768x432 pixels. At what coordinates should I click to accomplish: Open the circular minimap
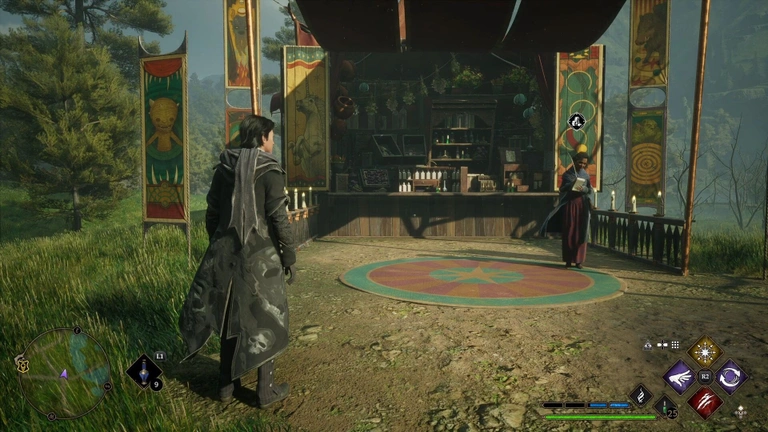click(x=66, y=373)
